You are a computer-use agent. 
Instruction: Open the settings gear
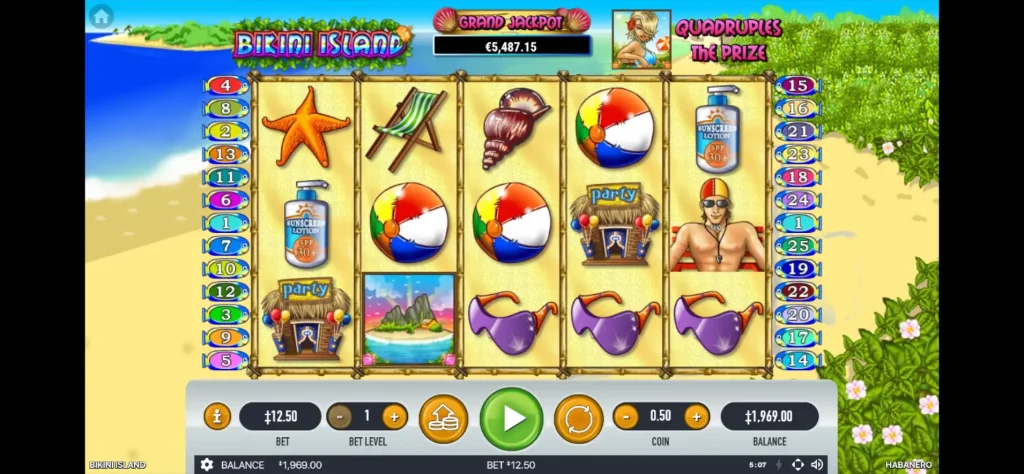[207, 465]
